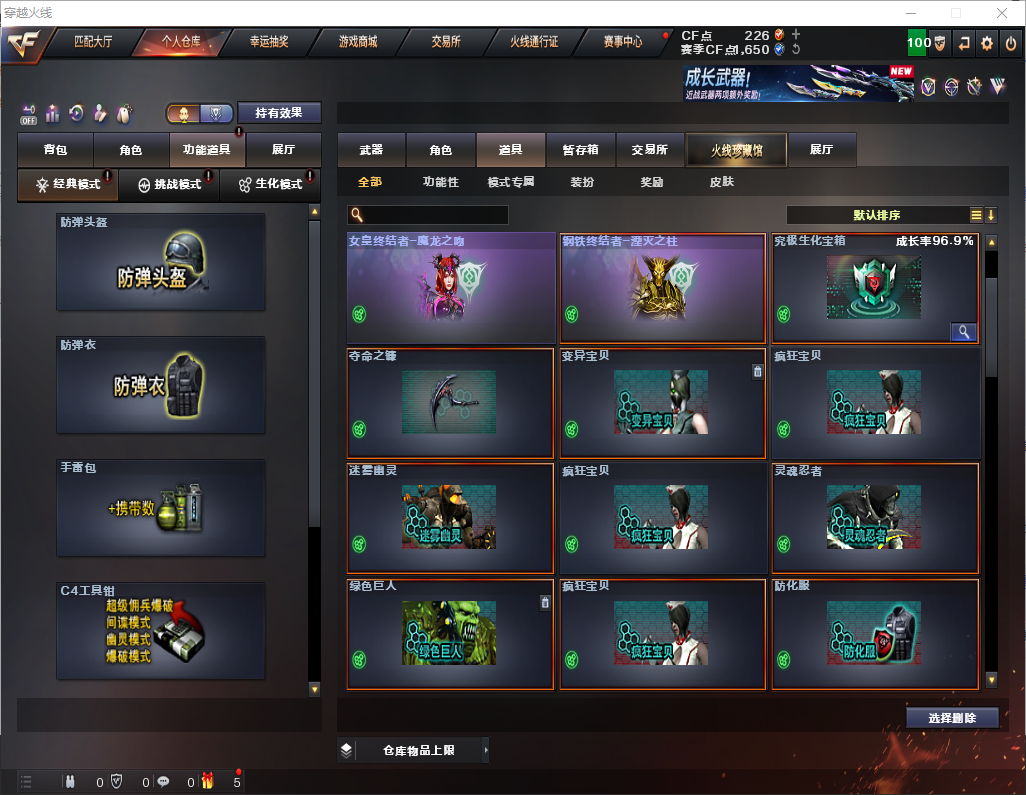Open the 交易所 exchange in top menu
The image size is (1026, 795).
coord(446,42)
